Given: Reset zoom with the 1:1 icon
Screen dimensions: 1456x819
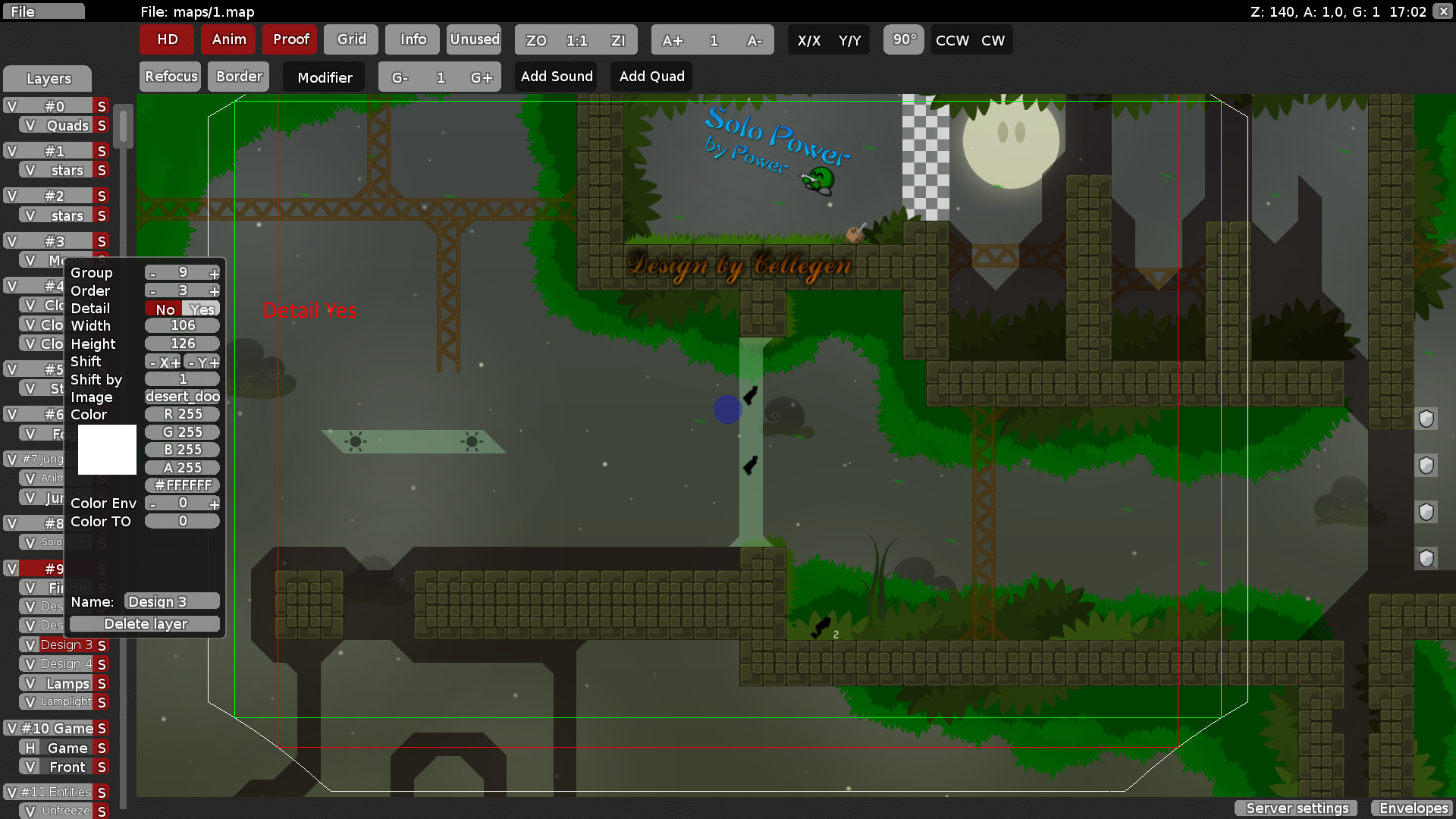Looking at the screenshot, I should (576, 40).
